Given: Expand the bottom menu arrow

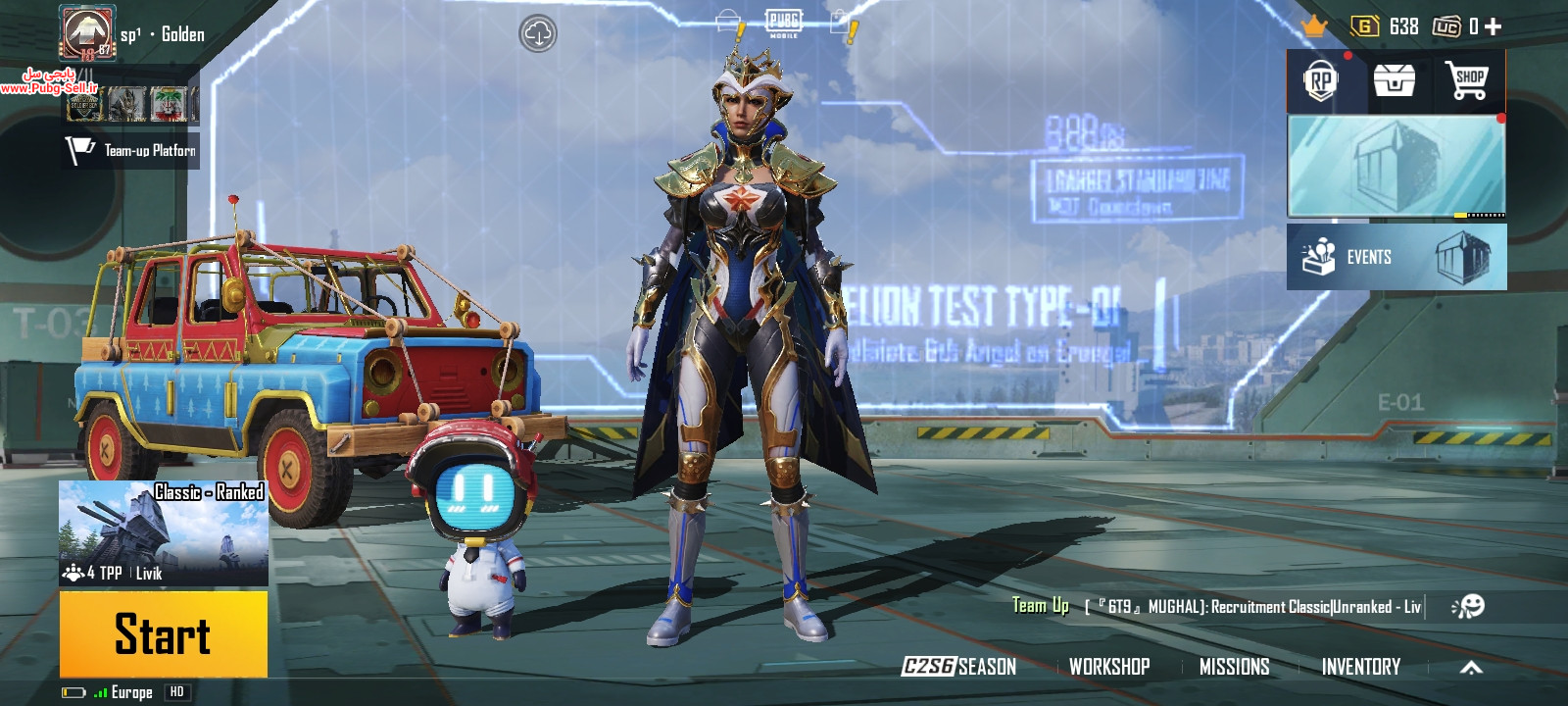Looking at the screenshot, I should coord(1471,668).
